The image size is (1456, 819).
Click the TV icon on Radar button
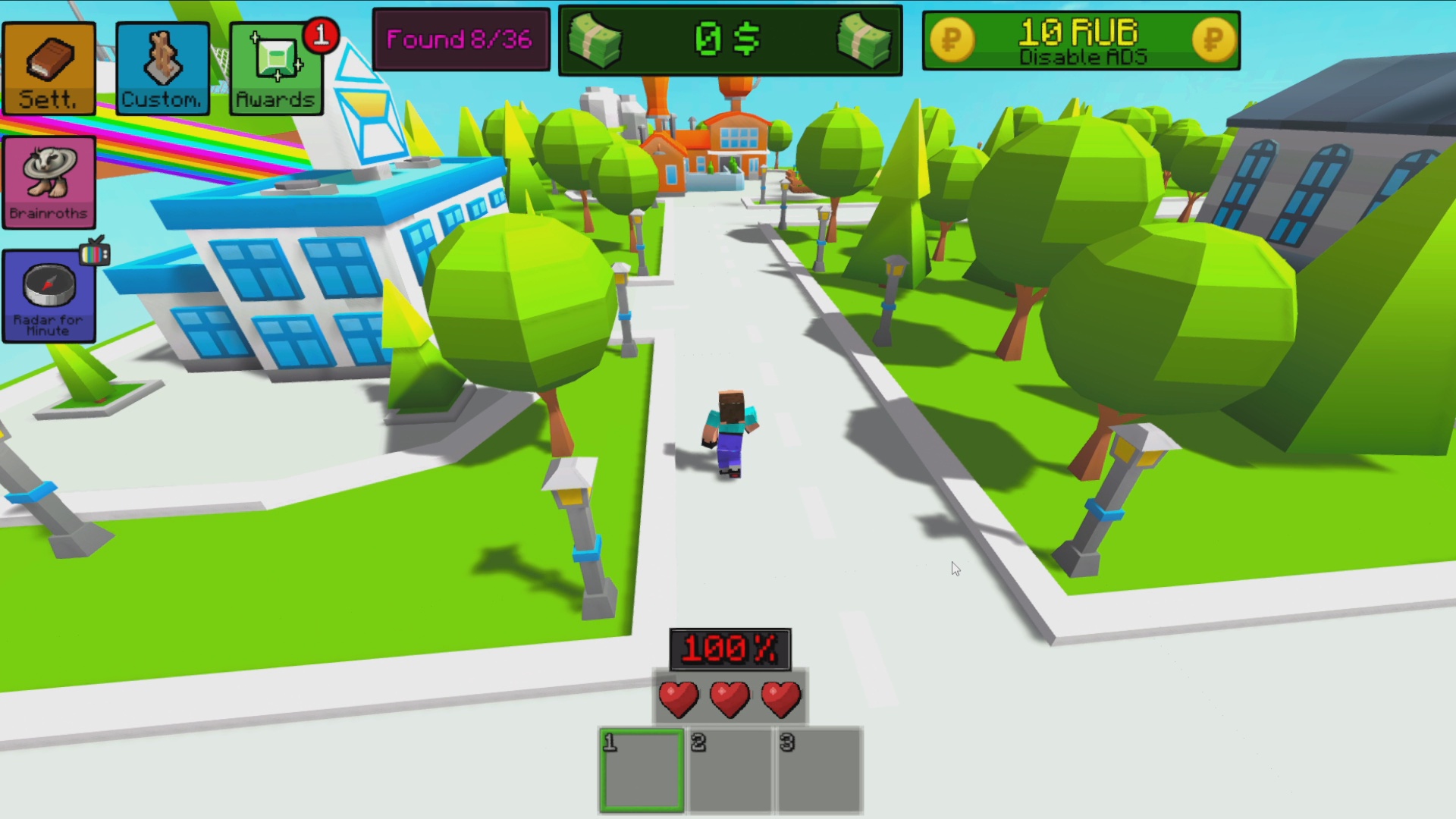(96, 256)
